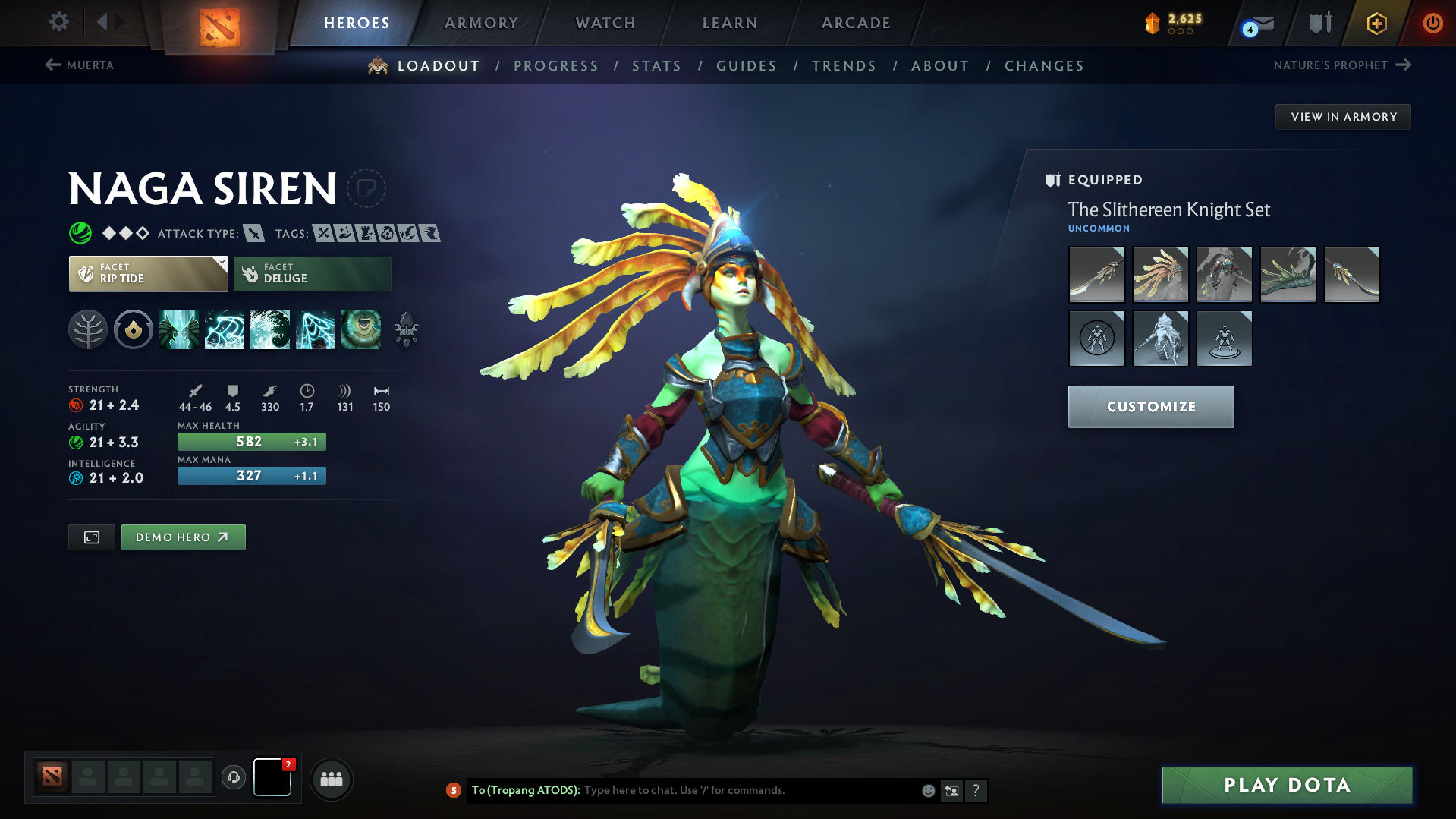Viewport: 1456px width, 819px height.
Task: Click the Rip Tide facet selector
Action: click(x=147, y=273)
